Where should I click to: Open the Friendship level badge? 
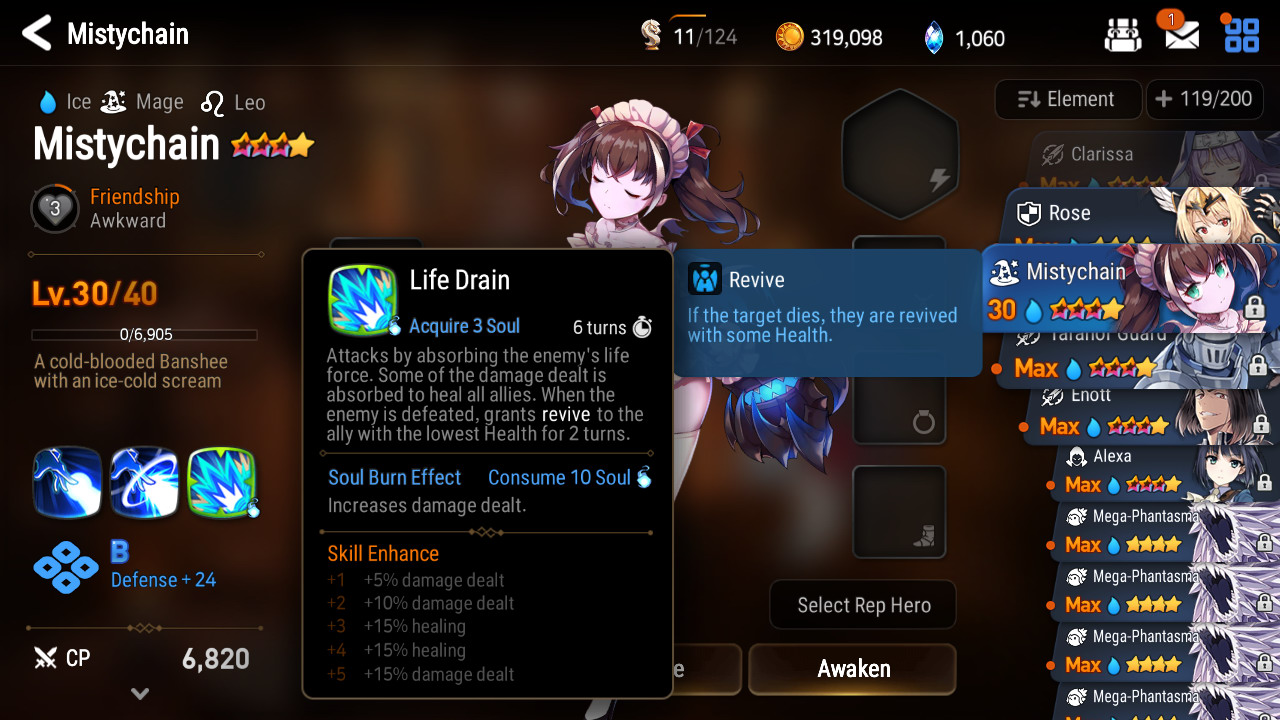pyautogui.click(x=54, y=209)
